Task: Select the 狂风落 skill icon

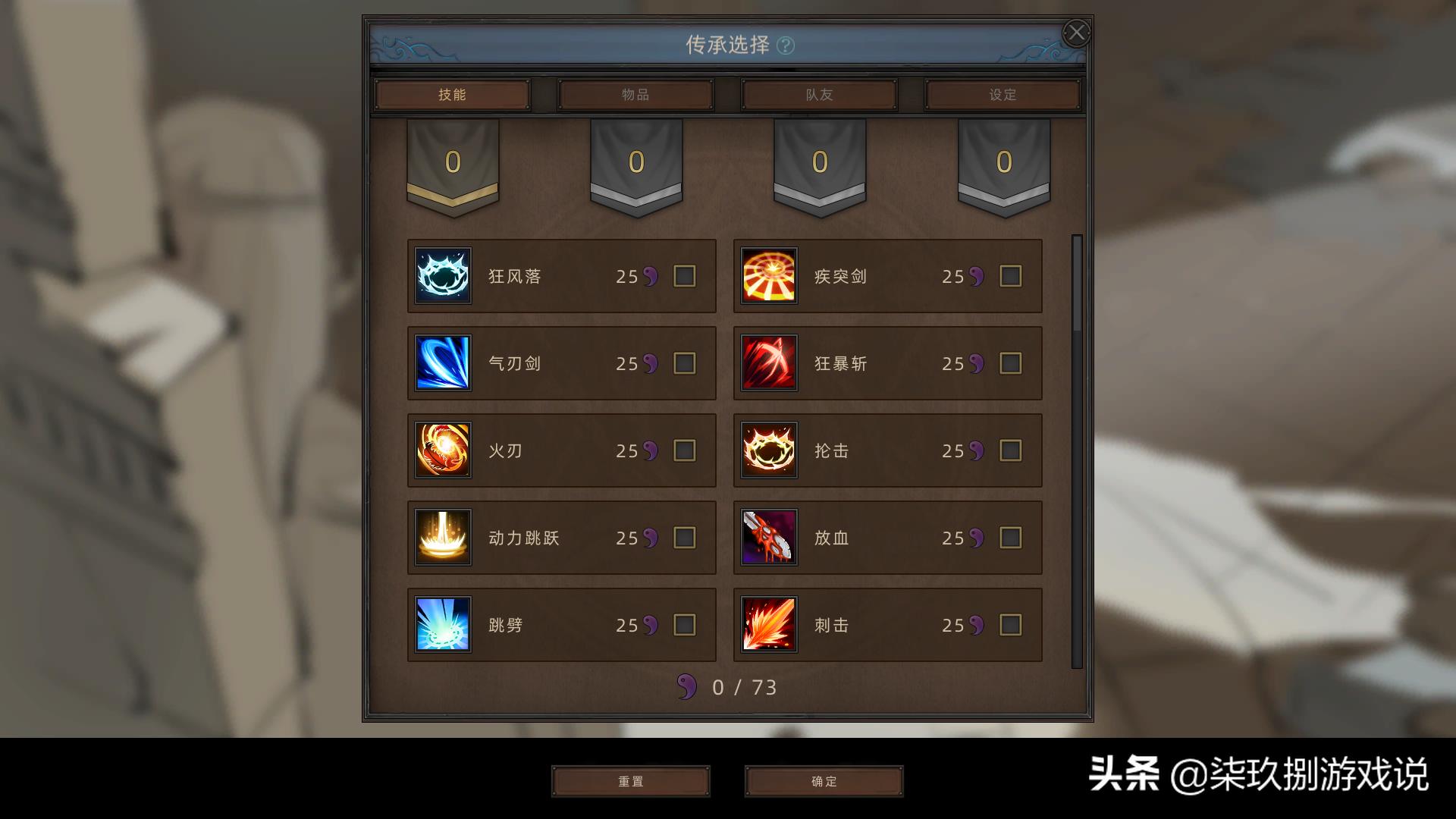Action: (x=443, y=276)
